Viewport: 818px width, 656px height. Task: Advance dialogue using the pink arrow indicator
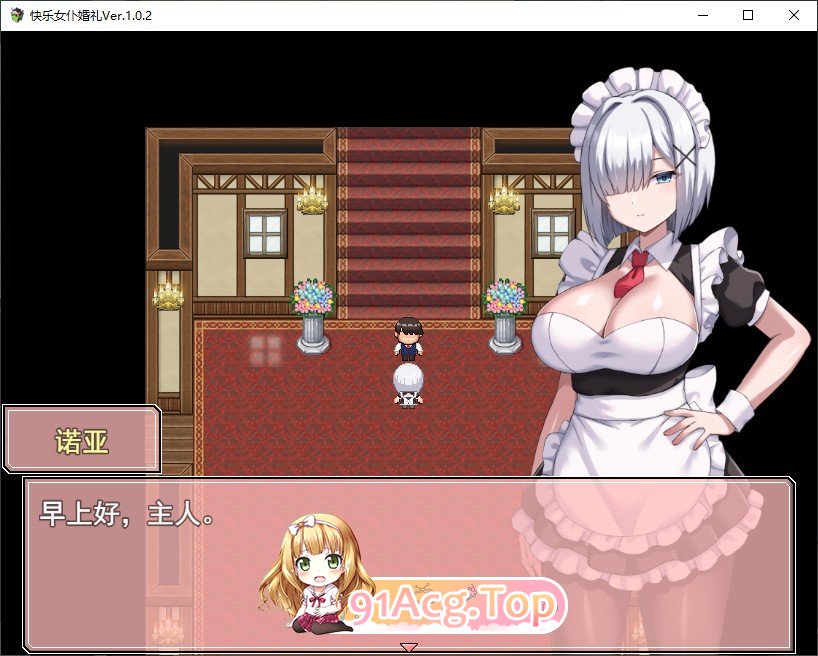click(x=408, y=647)
